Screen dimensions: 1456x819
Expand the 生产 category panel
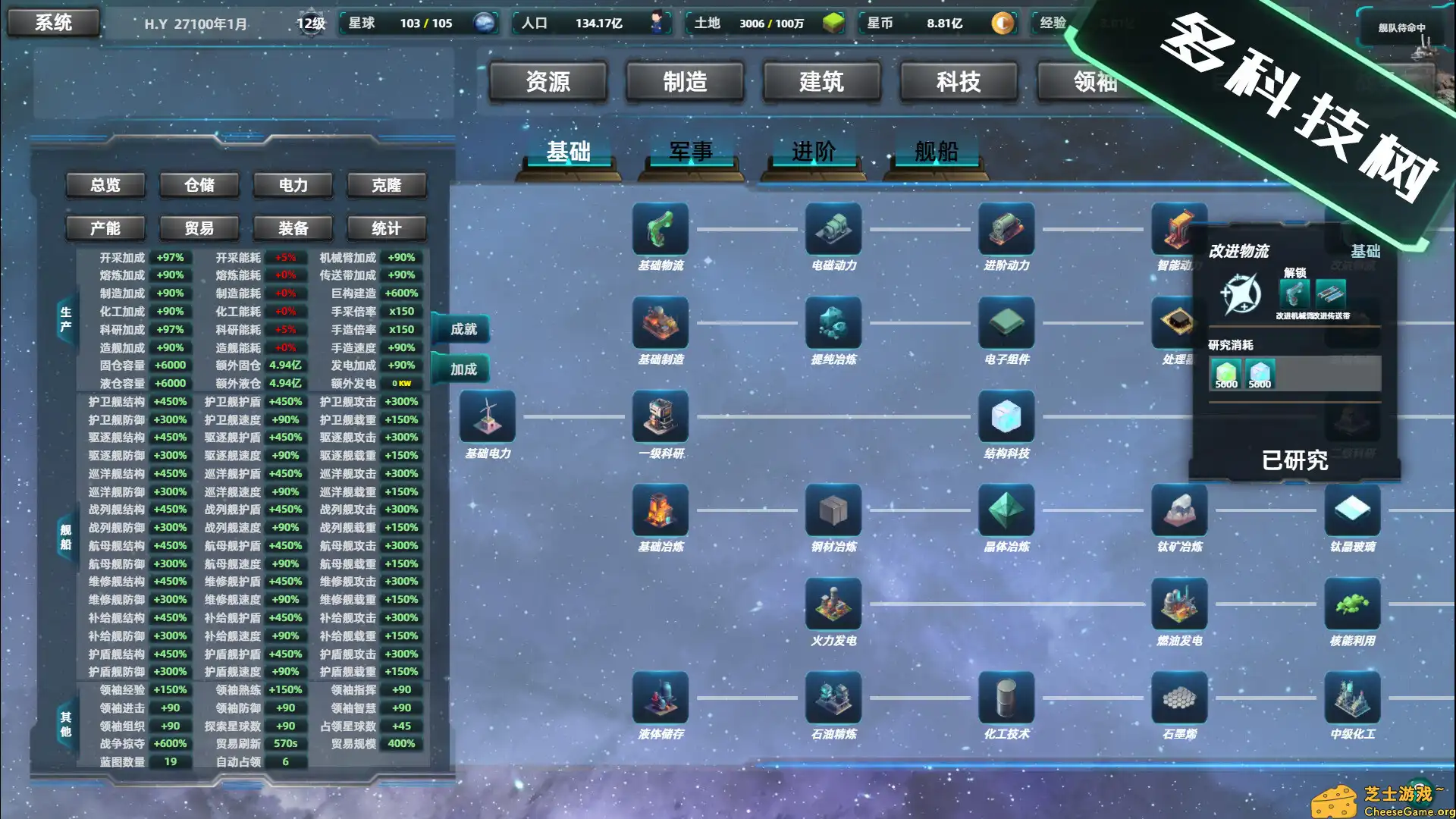point(65,320)
